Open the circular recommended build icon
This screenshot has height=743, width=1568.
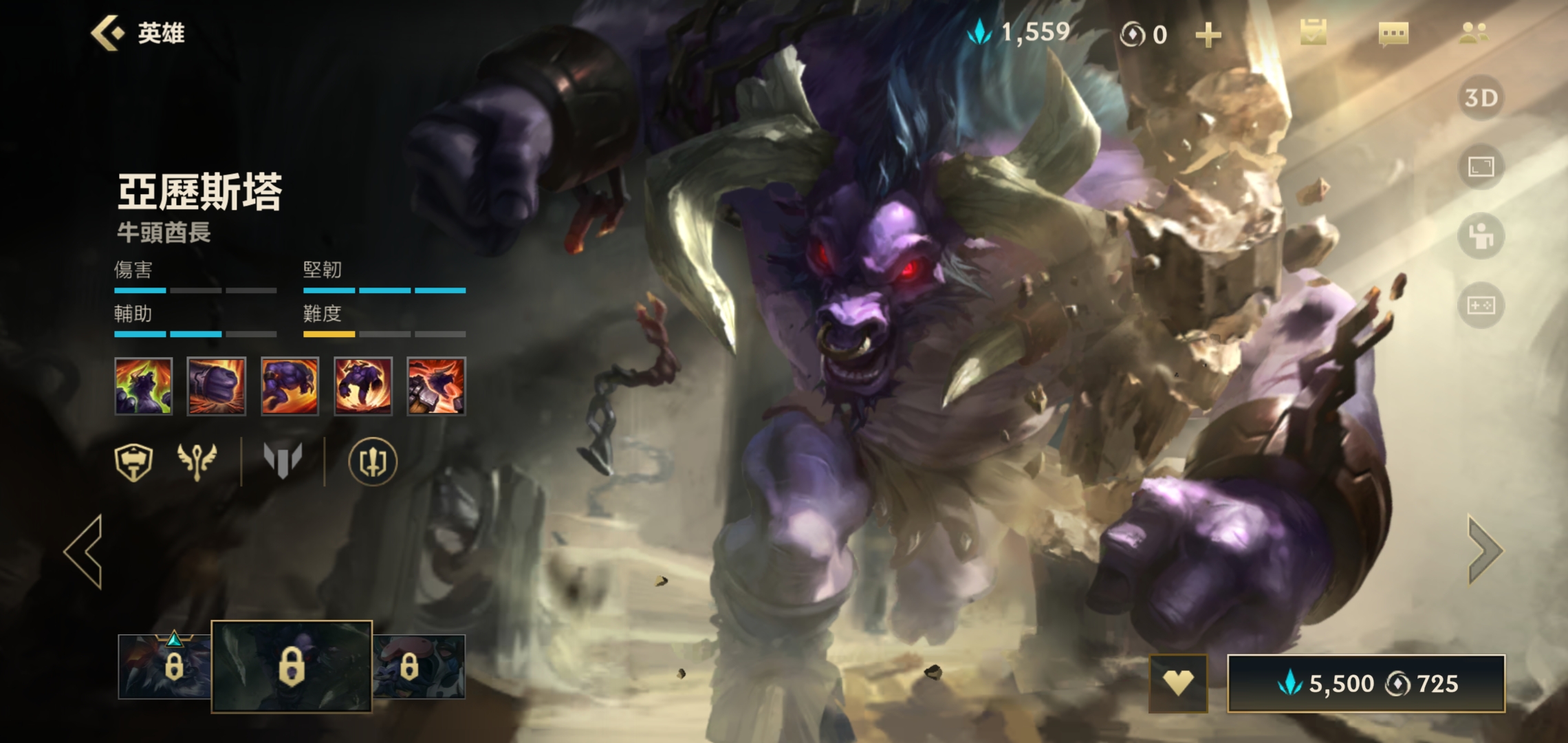(x=373, y=462)
